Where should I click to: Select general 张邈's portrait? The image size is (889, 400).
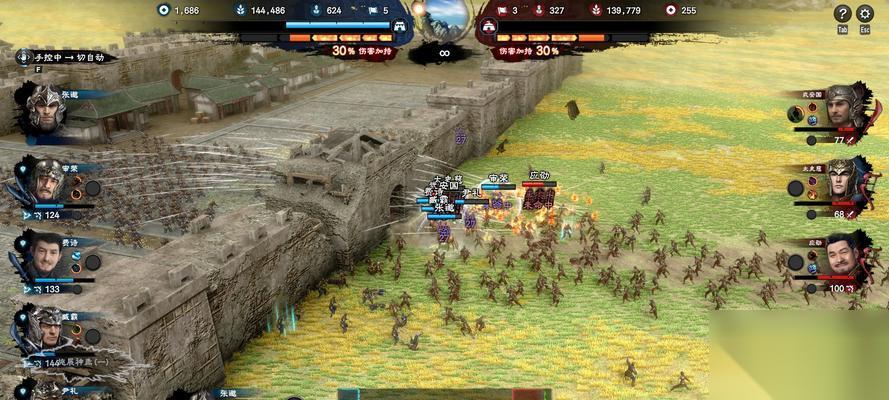point(45,107)
